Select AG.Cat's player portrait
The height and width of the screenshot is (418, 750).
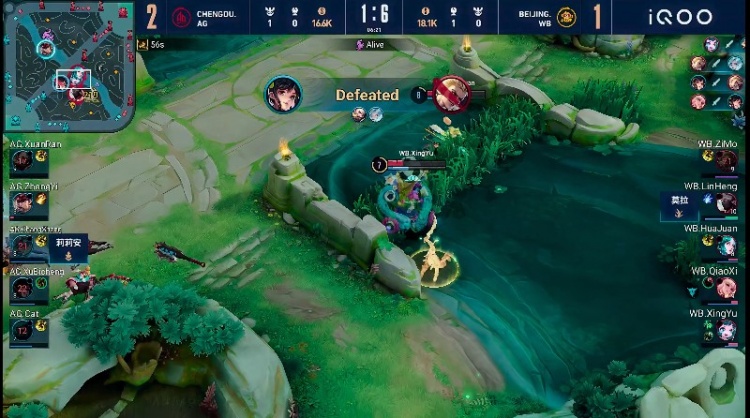tap(21, 331)
